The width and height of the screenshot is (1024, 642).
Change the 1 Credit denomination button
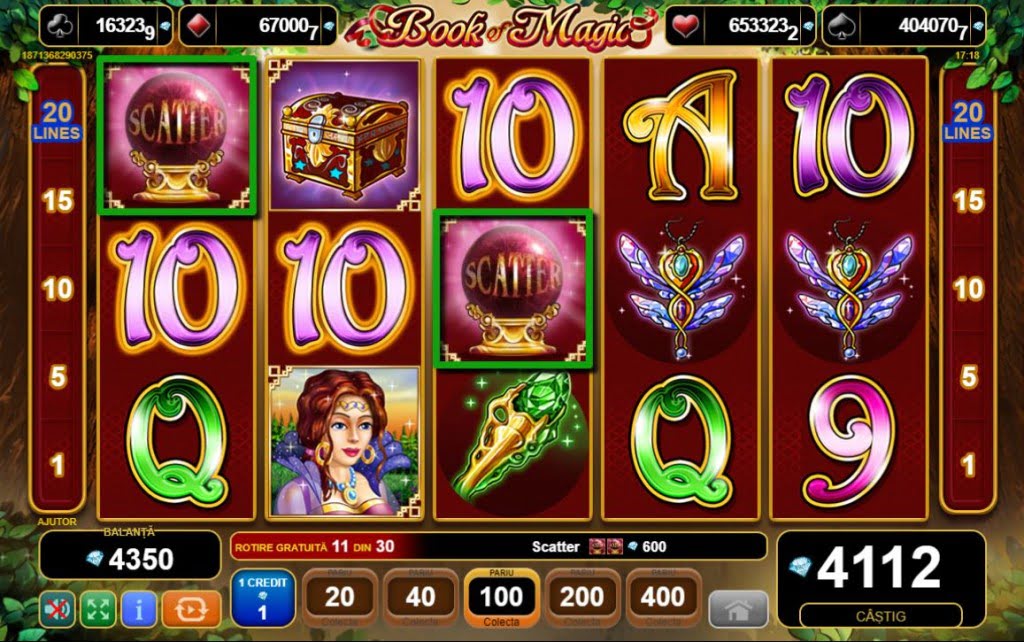point(263,598)
